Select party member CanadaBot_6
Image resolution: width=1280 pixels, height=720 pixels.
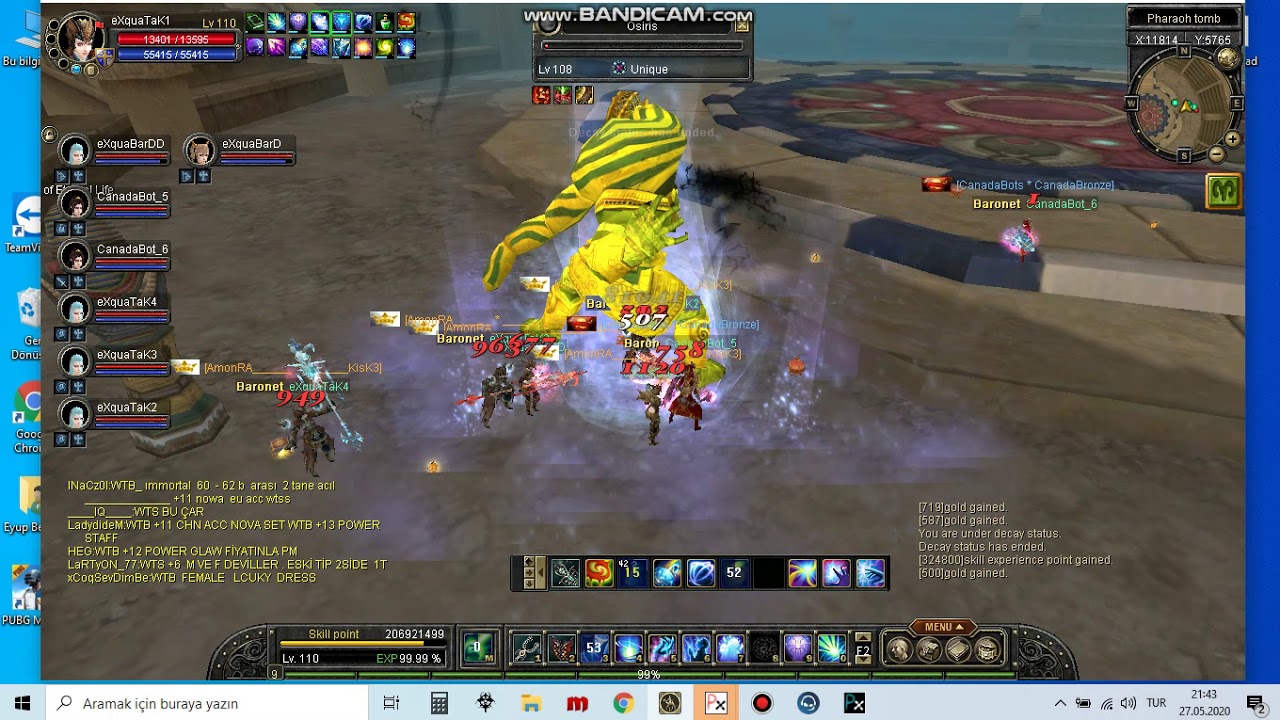pyautogui.click(x=75, y=256)
